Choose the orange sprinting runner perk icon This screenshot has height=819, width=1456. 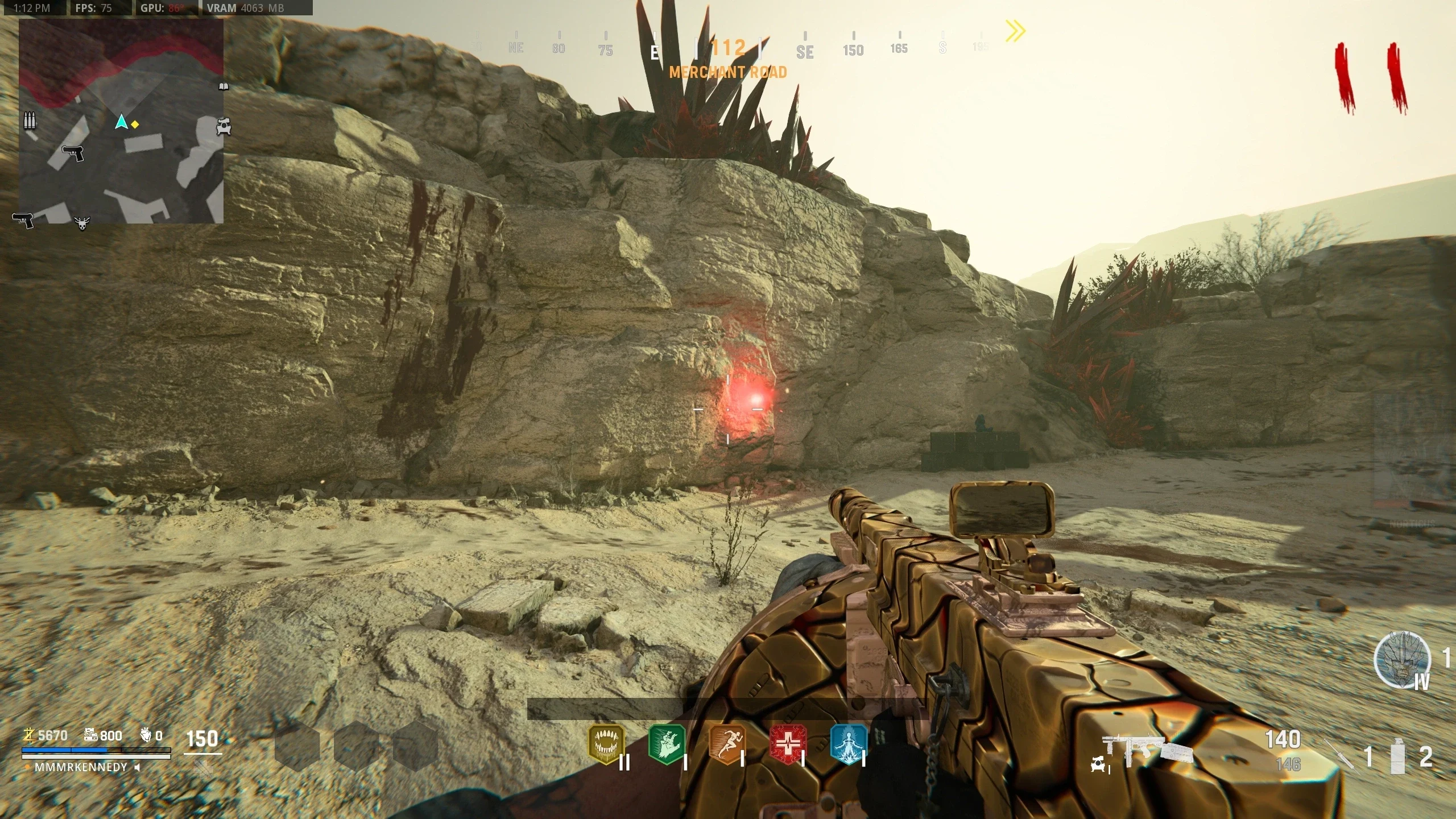[727, 743]
